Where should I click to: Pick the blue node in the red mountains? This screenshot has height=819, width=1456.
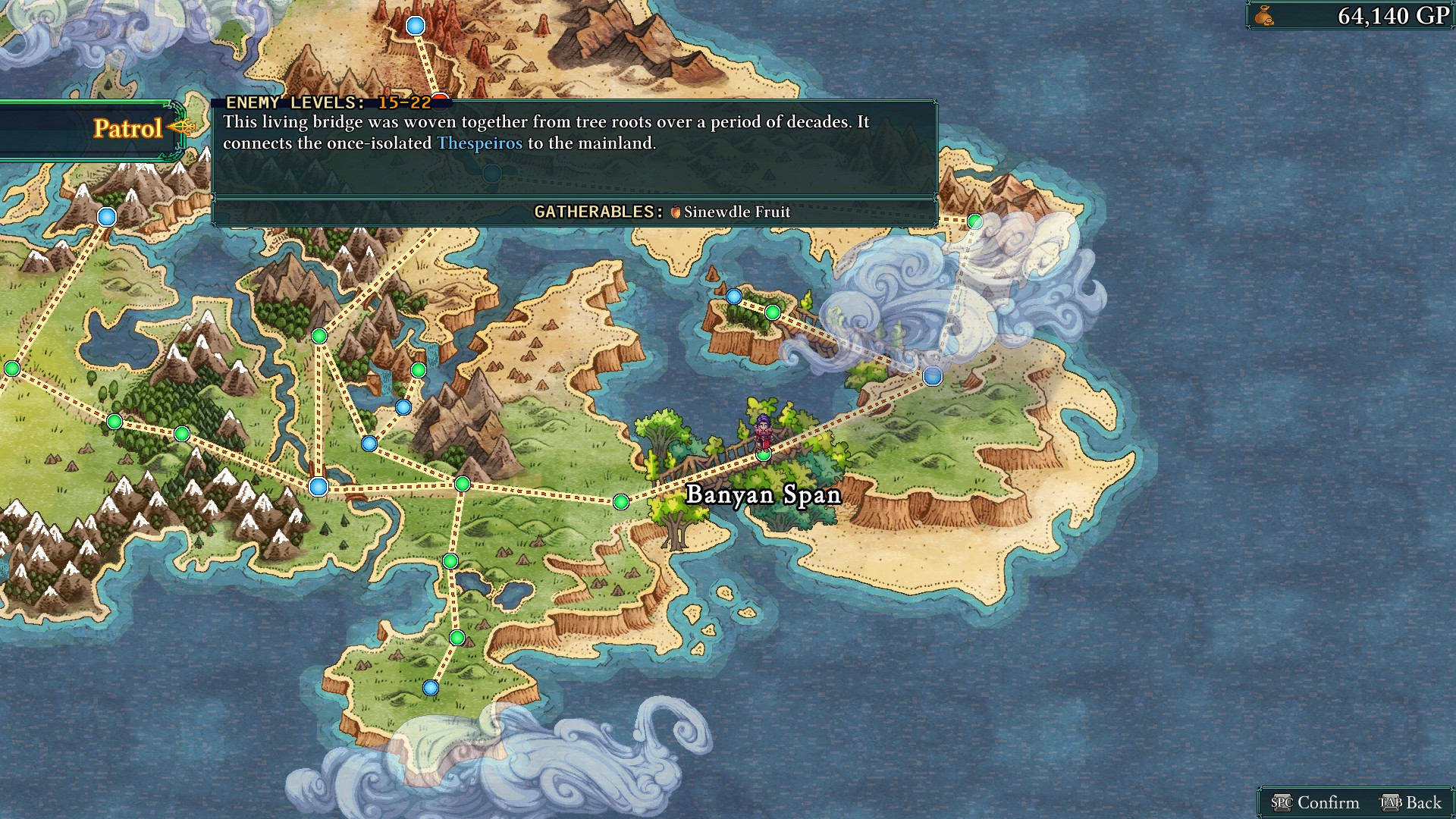[416, 27]
